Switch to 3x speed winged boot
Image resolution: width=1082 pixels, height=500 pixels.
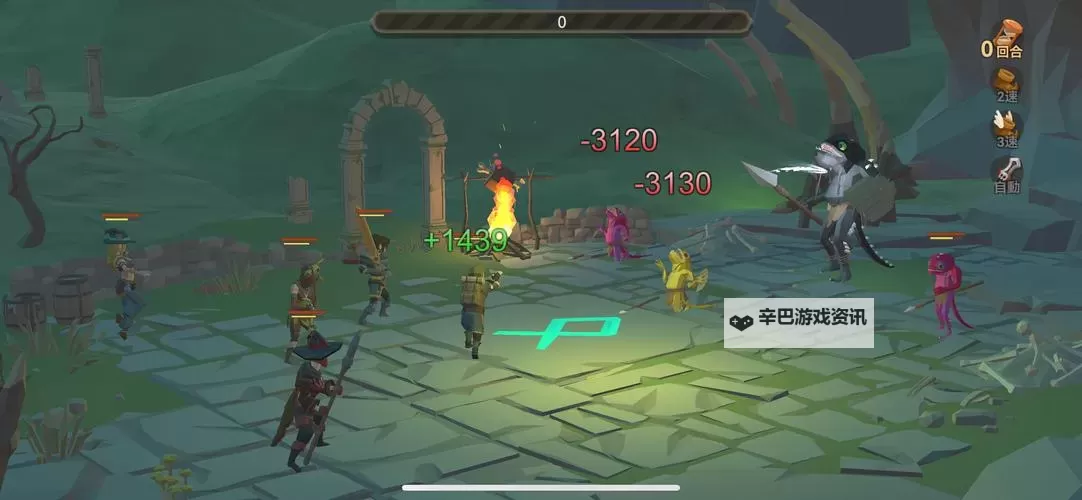tap(1006, 128)
